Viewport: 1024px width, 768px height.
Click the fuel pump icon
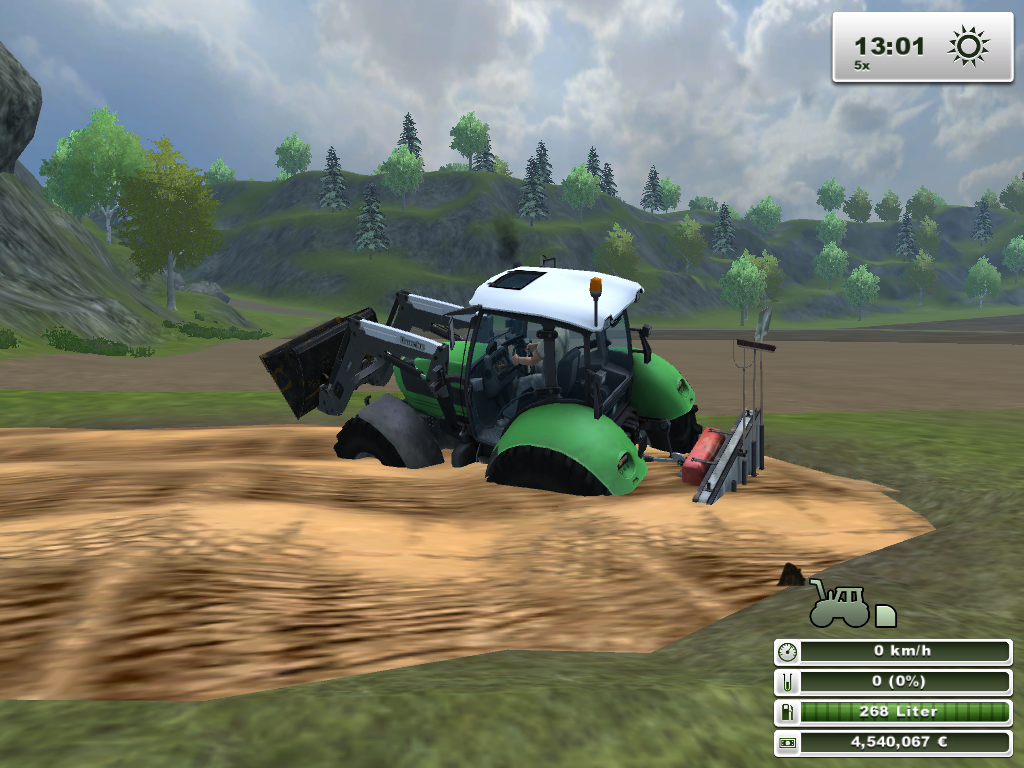coord(787,712)
